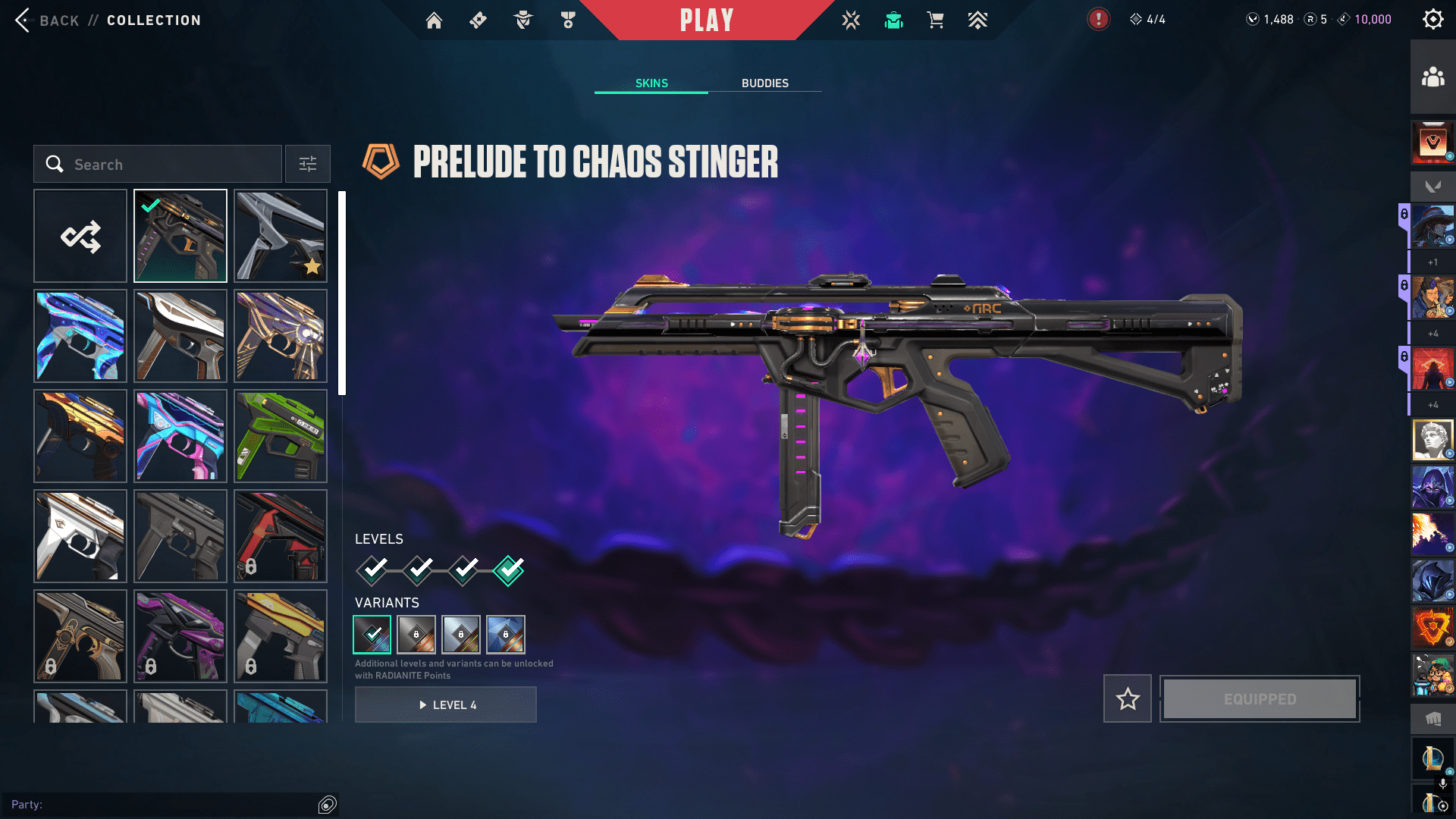Switch to the Buddies tab
Viewport: 1456px width, 819px height.
point(764,83)
